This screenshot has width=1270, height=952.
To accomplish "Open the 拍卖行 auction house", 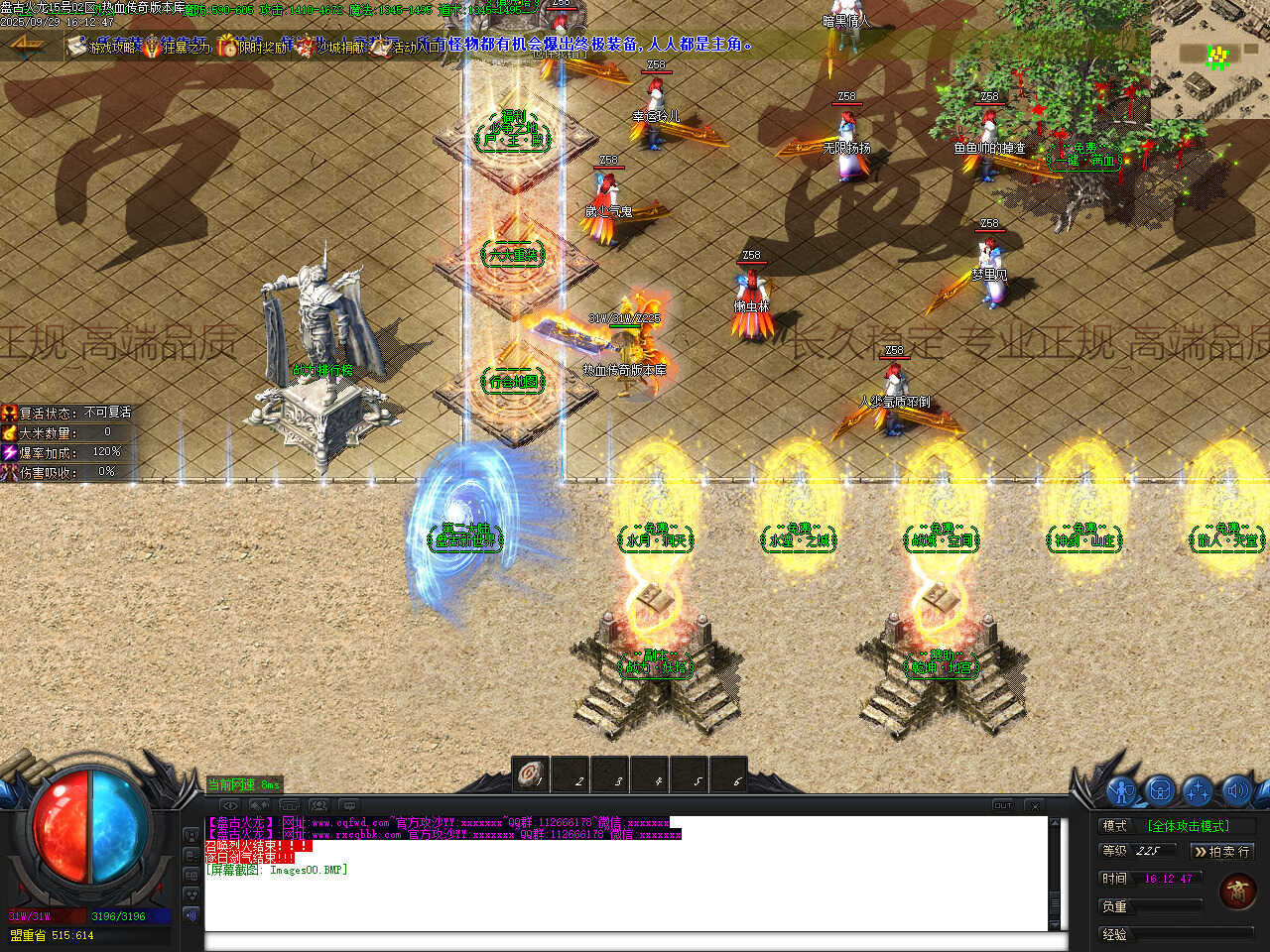I will [1221, 851].
